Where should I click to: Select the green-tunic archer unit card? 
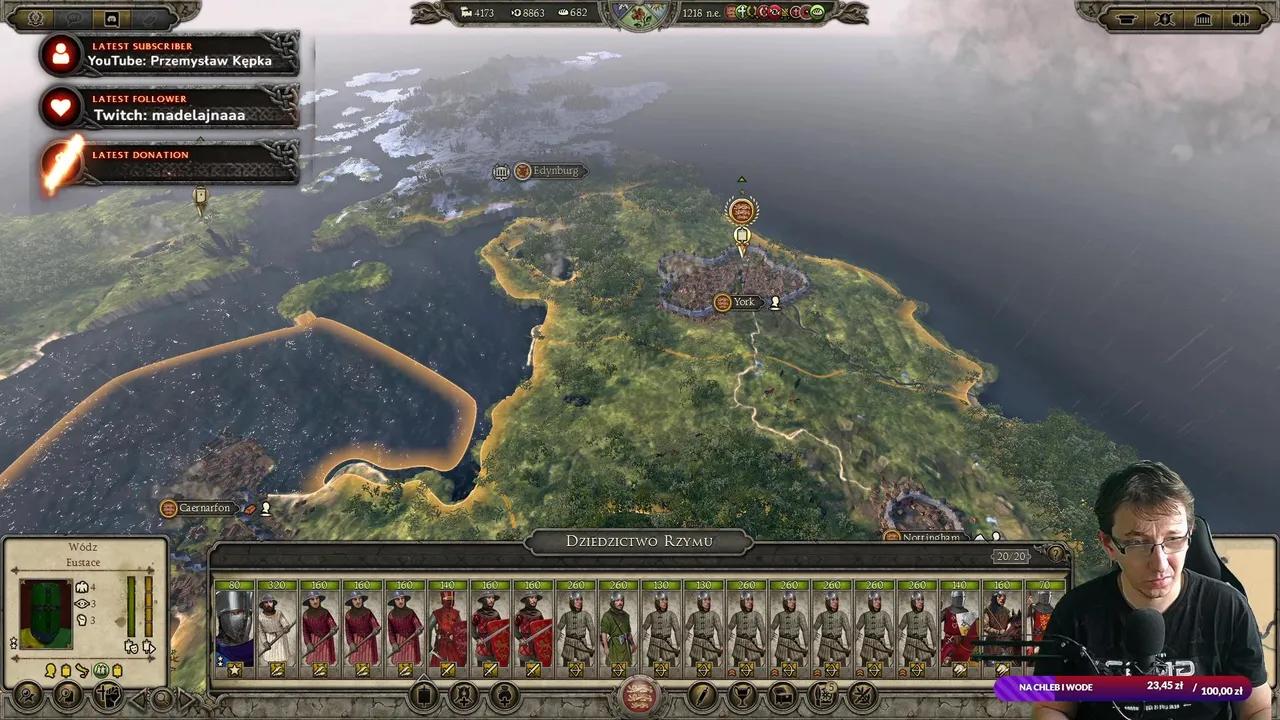coord(618,627)
